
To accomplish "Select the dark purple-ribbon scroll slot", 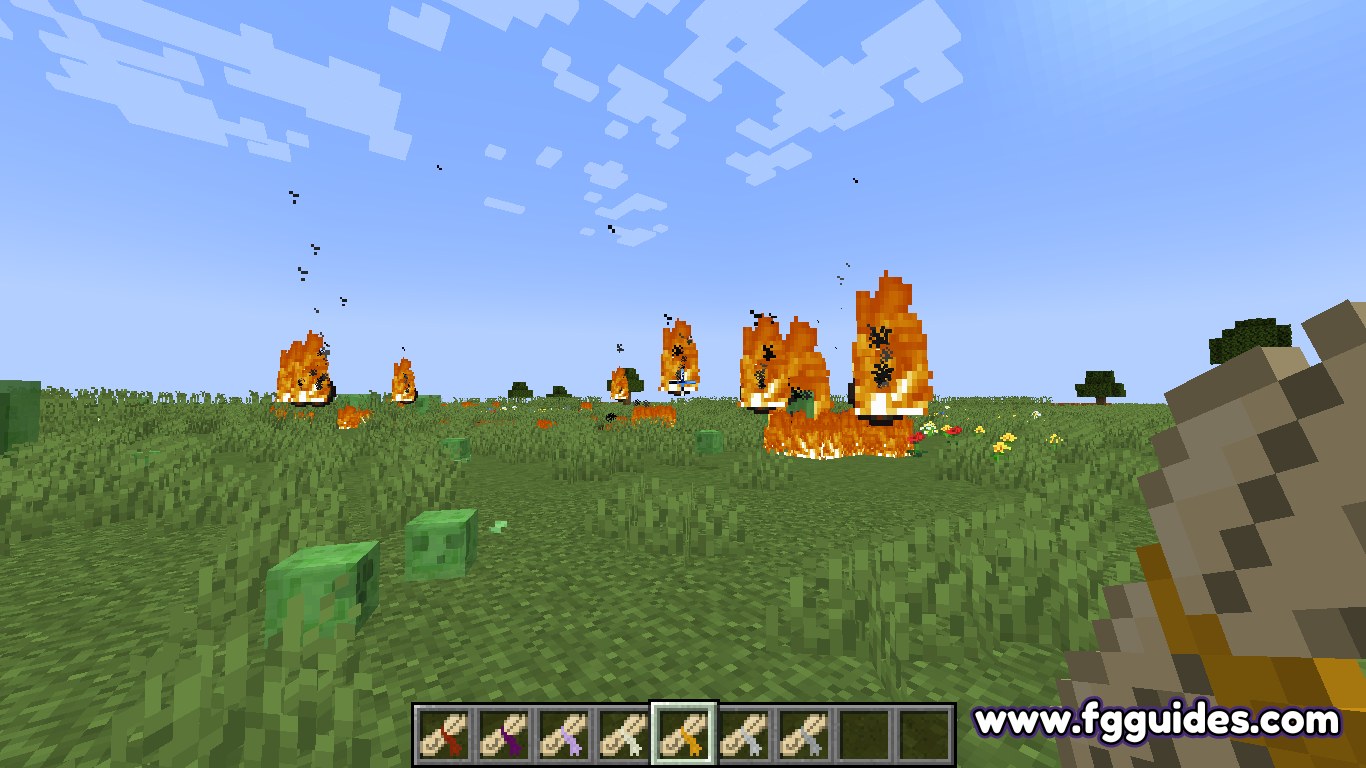I will tap(503, 735).
